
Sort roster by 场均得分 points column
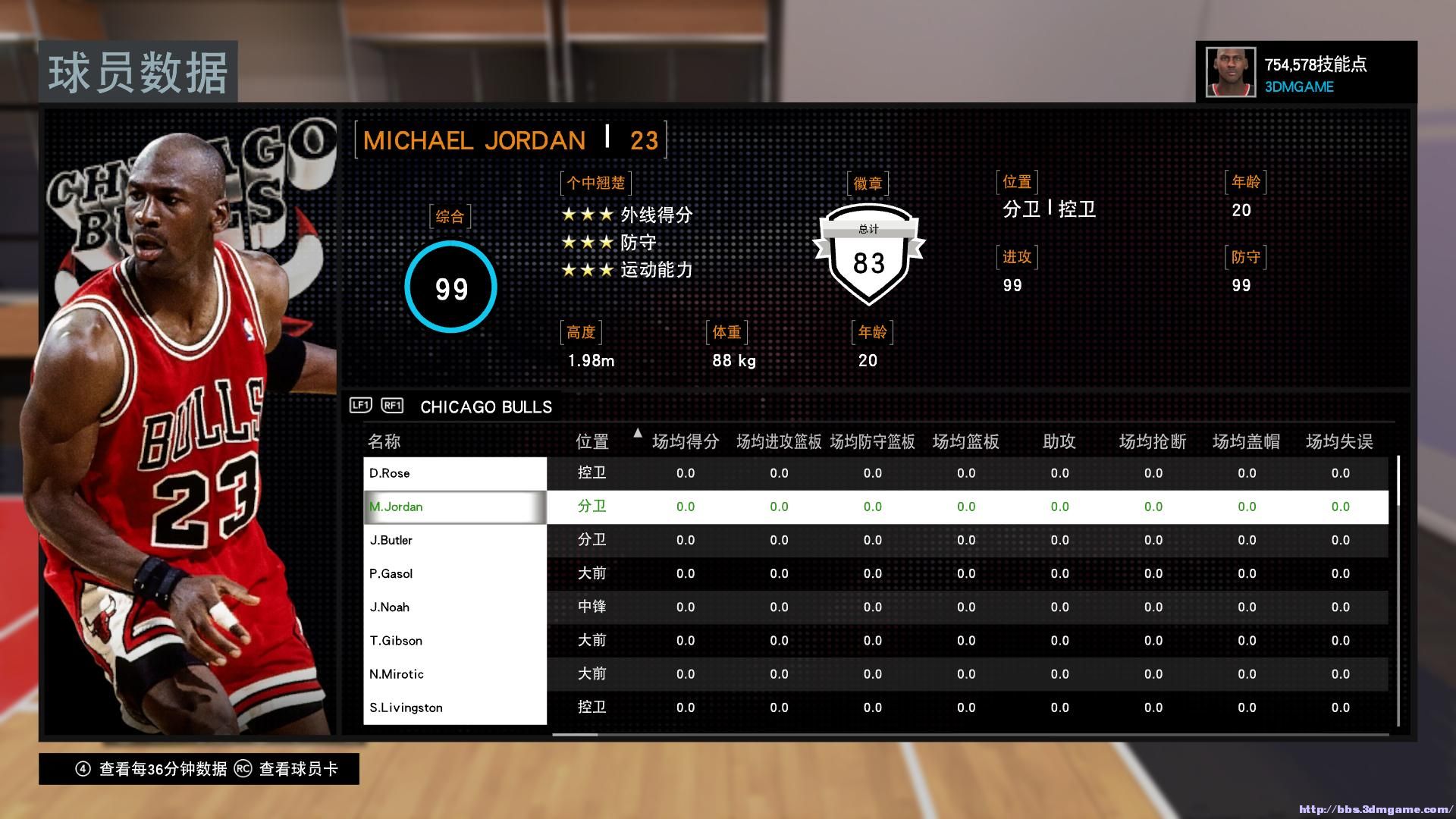[686, 441]
